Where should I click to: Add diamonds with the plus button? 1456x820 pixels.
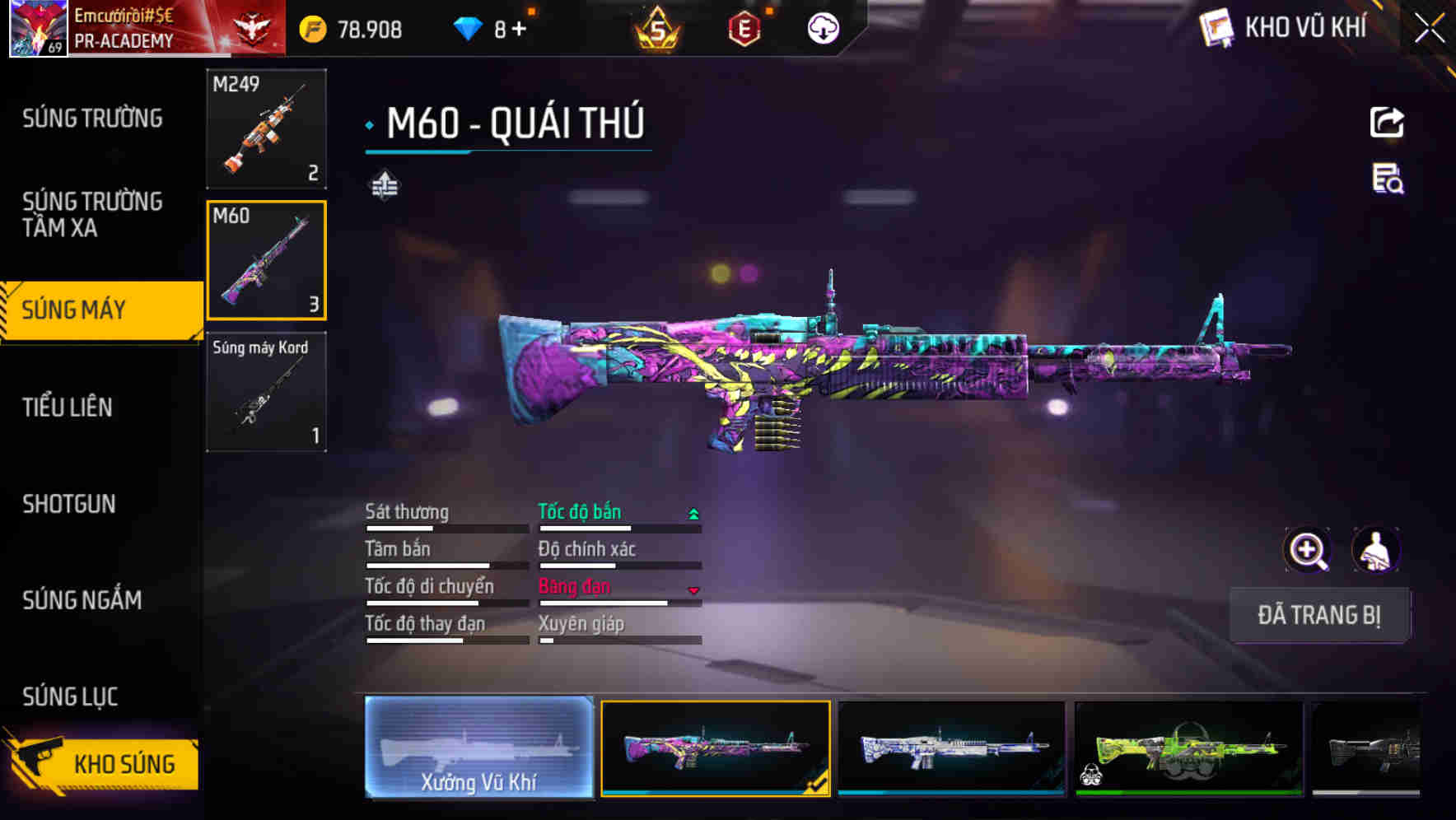[x=519, y=30]
